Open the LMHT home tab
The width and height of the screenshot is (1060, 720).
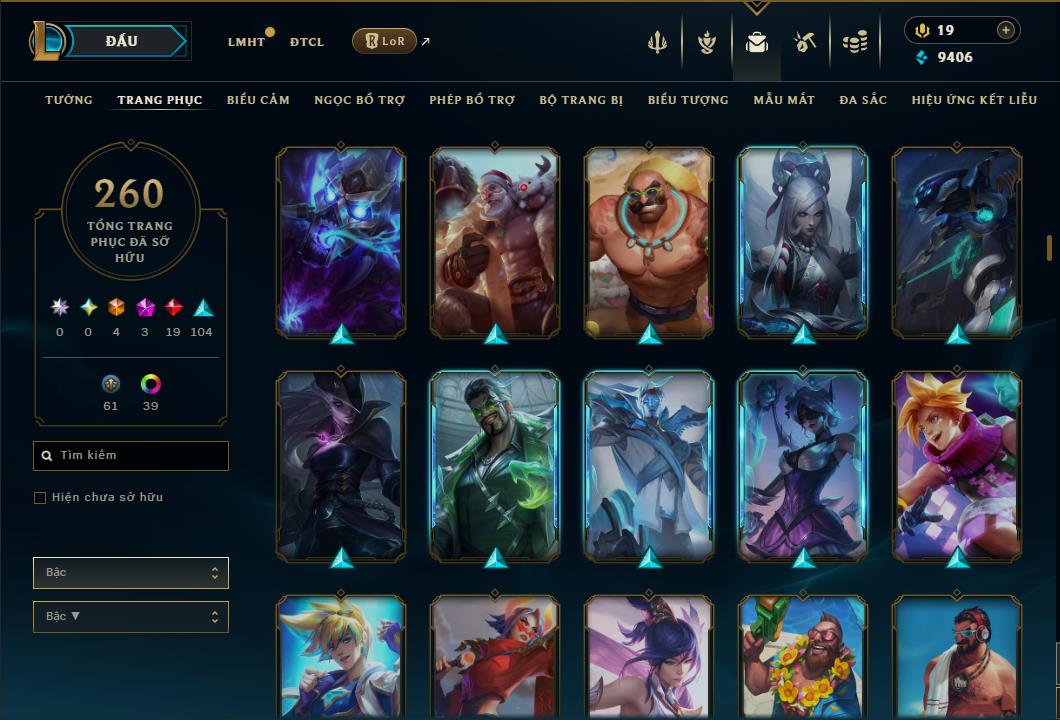pos(246,42)
